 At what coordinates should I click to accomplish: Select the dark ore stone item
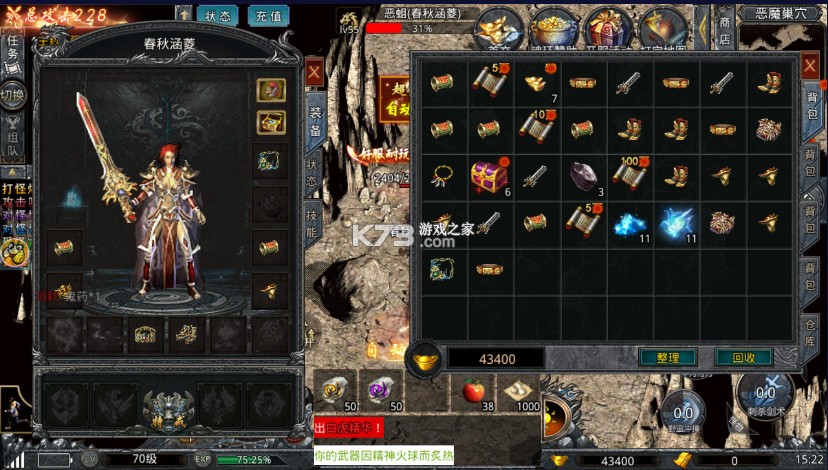(x=582, y=175)
